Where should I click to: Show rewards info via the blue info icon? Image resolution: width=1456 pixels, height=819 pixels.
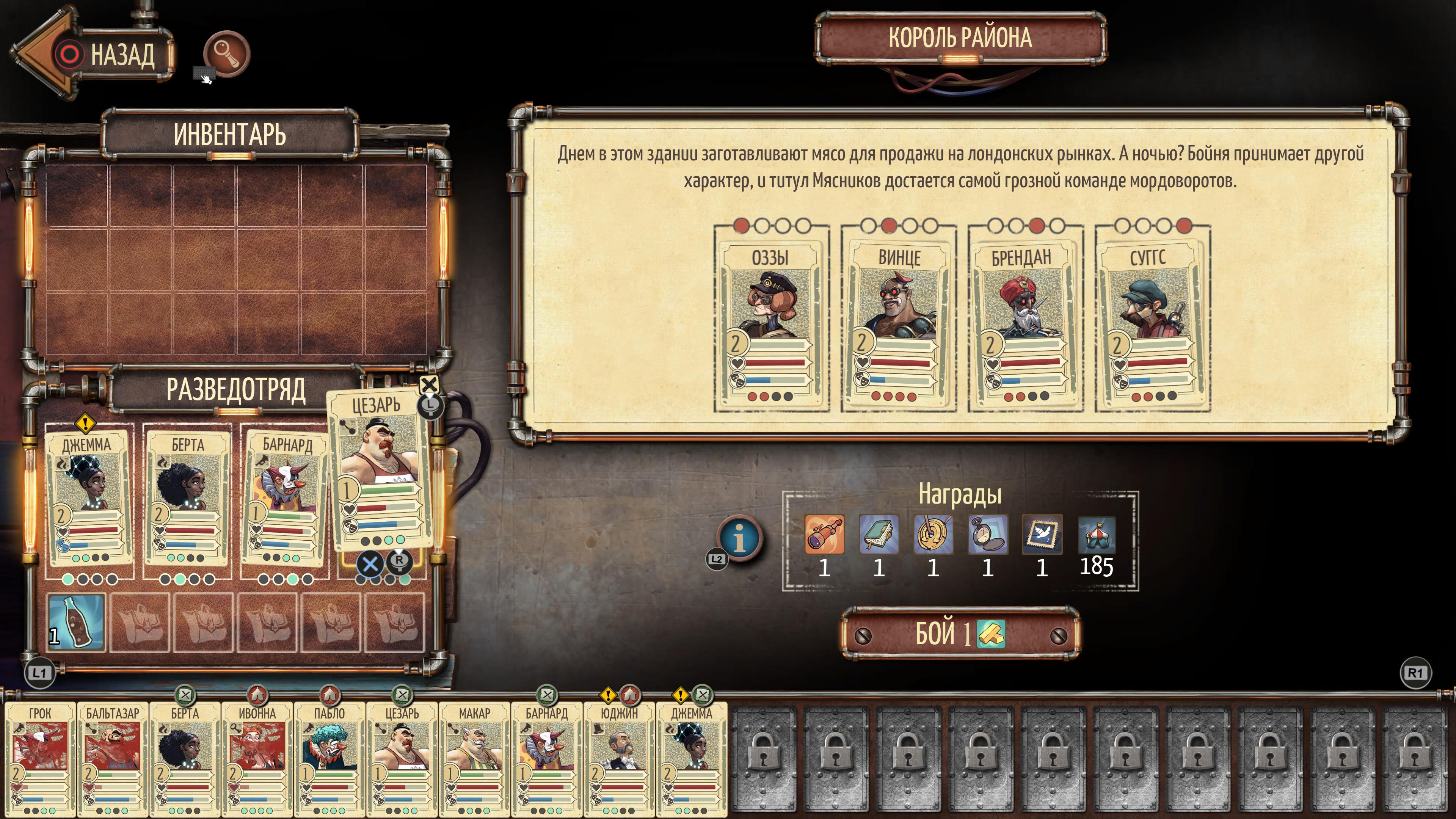pyautogui.click(x=739, y=538)
